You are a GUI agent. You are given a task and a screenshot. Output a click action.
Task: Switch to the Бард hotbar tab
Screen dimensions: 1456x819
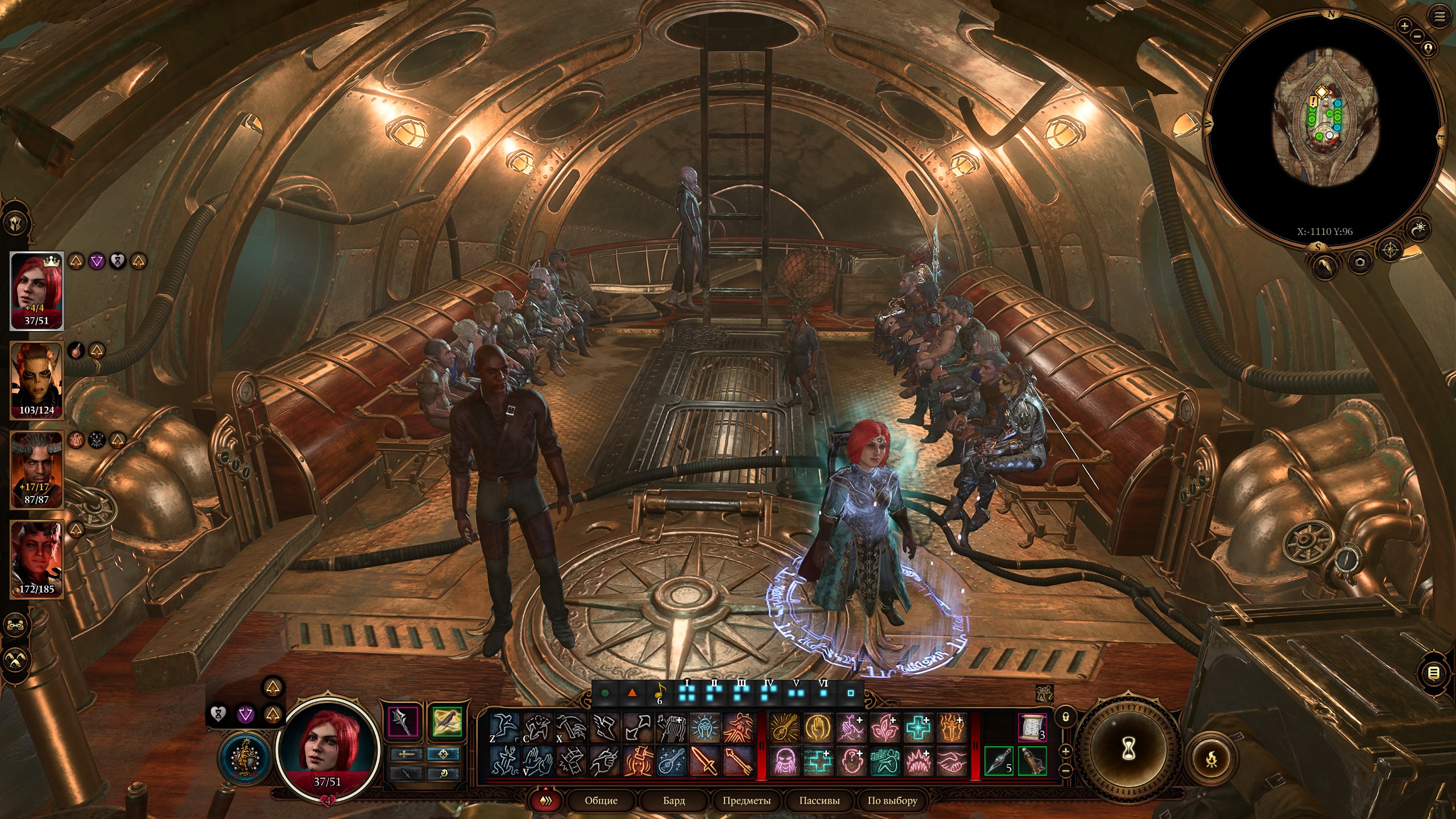[x=674, y=800]
